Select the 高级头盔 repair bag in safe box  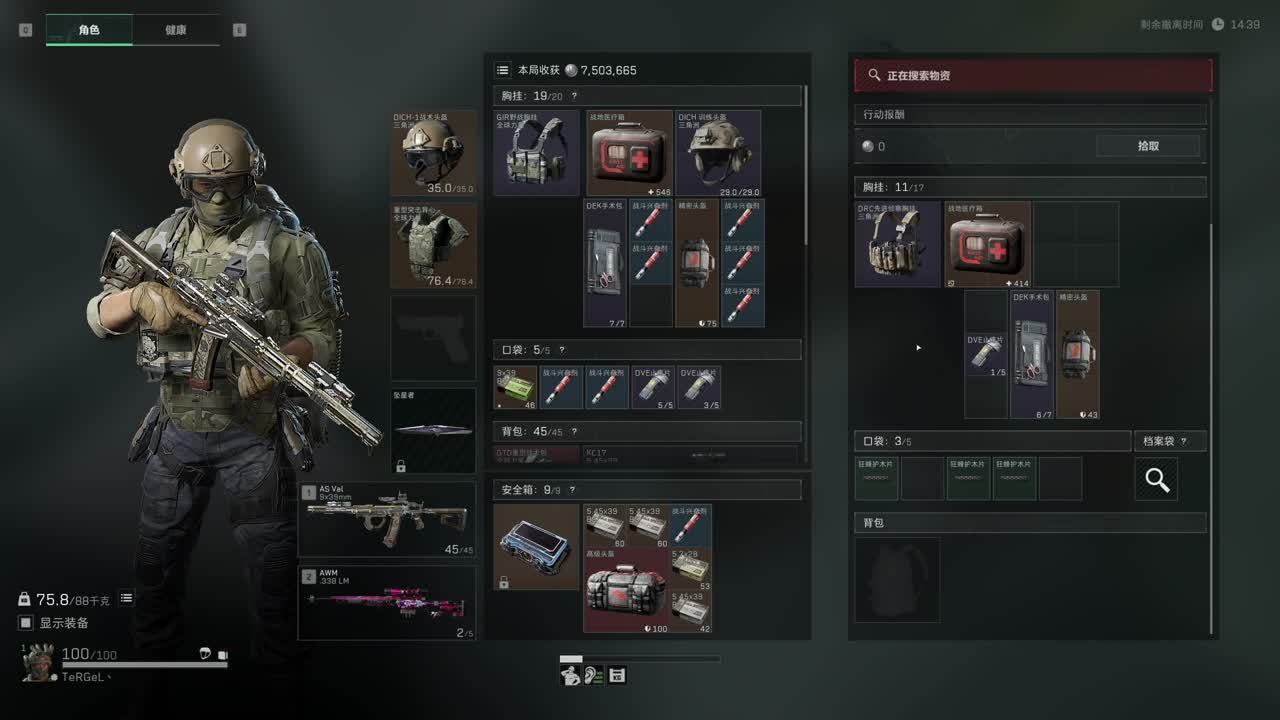point(627,590)
